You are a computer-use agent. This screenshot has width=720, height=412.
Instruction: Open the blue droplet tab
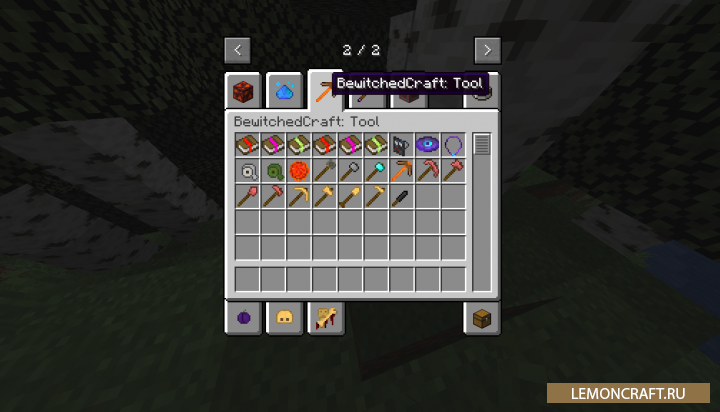pos(284,90)
